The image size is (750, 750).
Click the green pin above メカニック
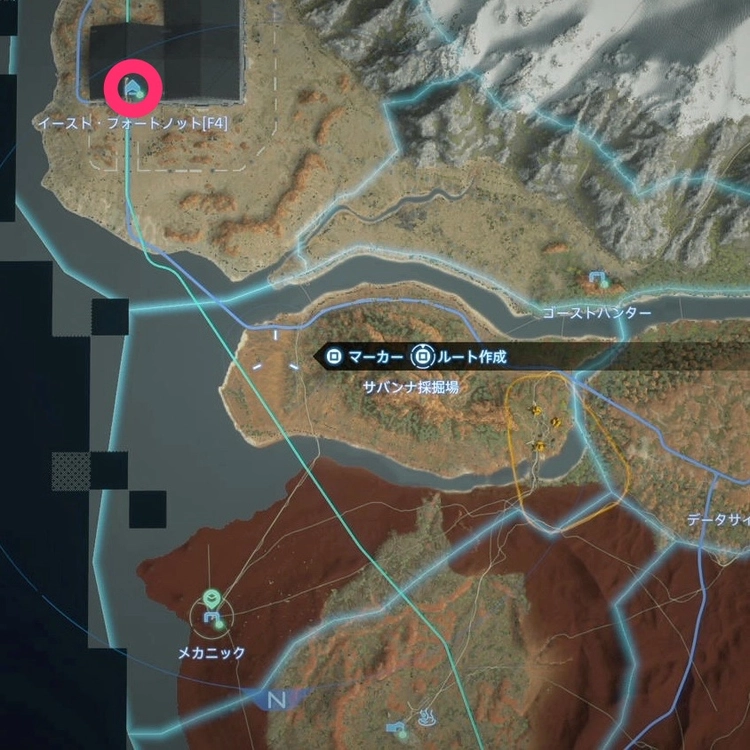pos(210,598)
